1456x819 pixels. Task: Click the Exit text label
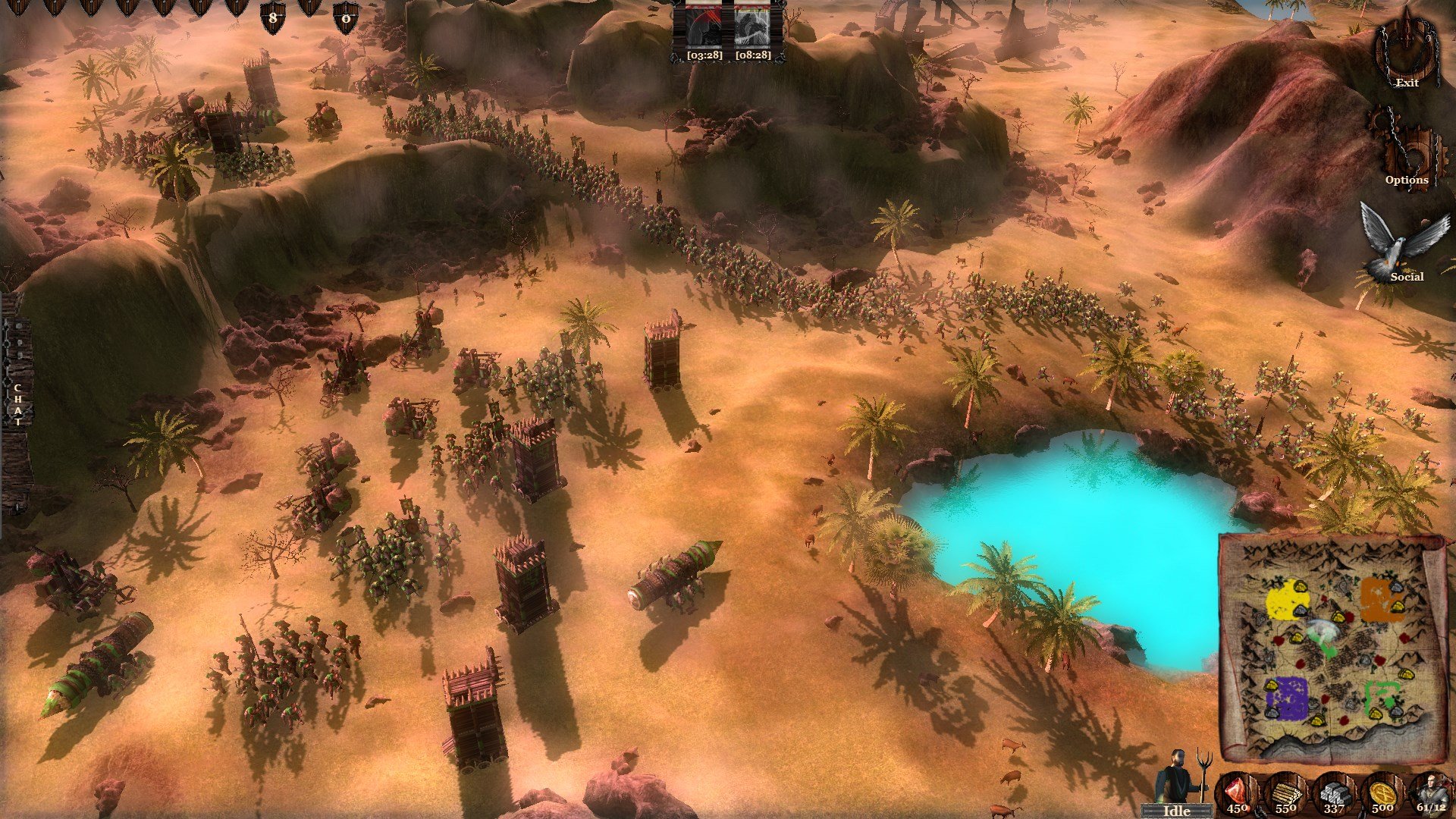(x=1407, y=83)
